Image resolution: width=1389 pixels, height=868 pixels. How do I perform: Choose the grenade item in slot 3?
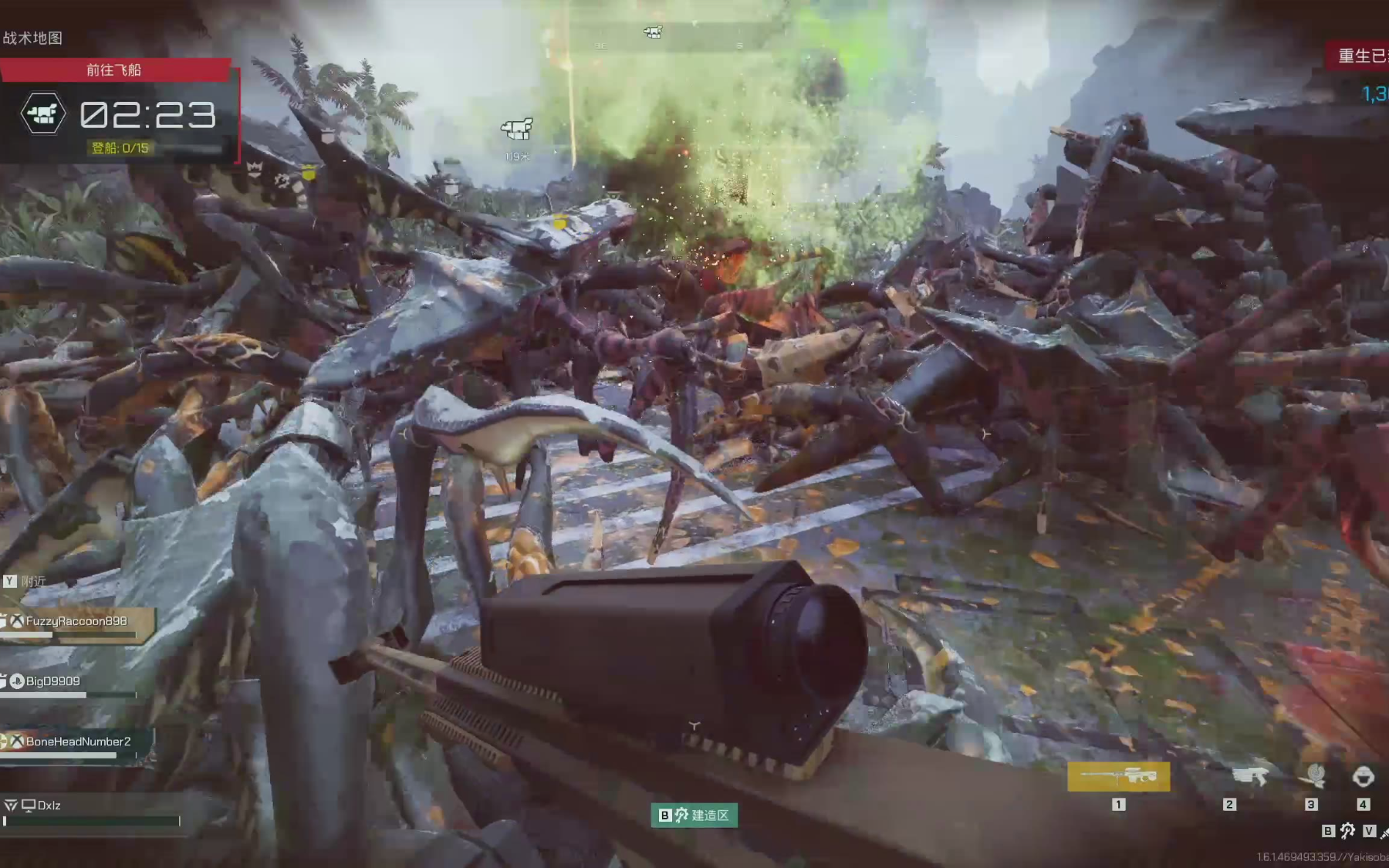[1315, 775]
